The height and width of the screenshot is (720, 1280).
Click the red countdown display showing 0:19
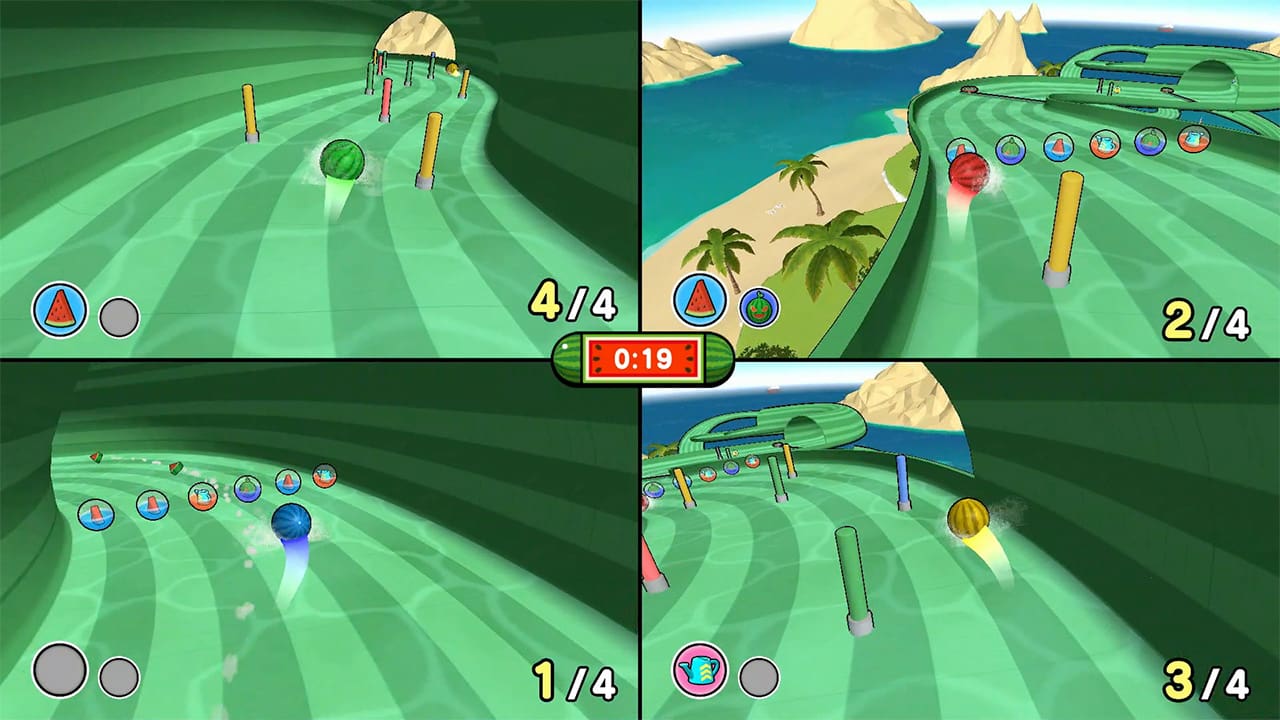coord(641,357)
